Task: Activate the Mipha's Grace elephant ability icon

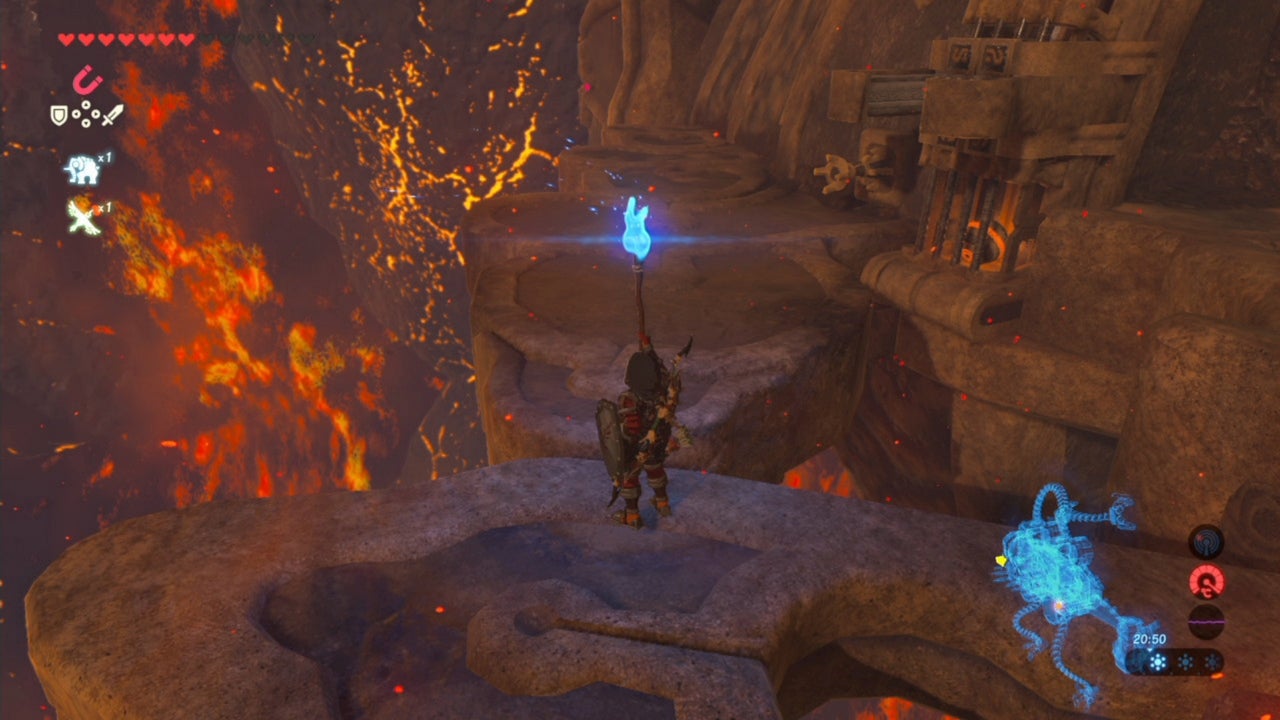Action: pyautogui.click(x=85, y=170)
